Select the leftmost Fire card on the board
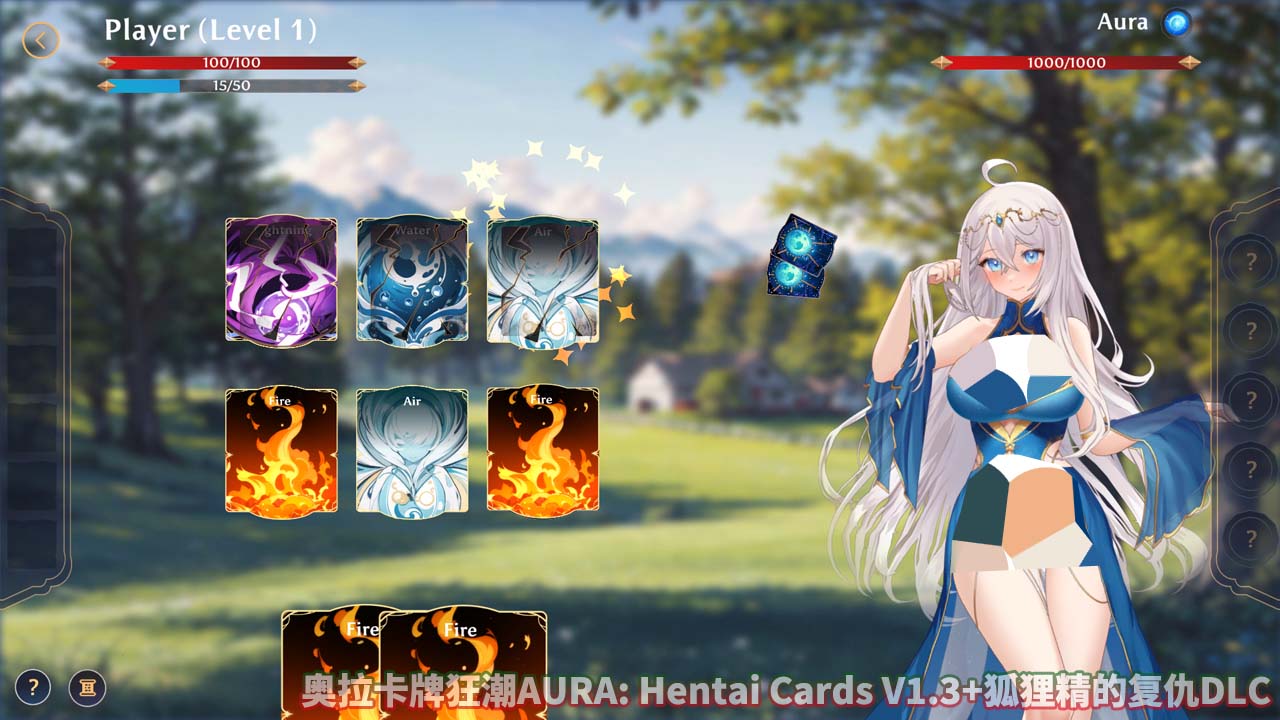This screenshot has height=720, width=1280. click(x=281, y=450)
